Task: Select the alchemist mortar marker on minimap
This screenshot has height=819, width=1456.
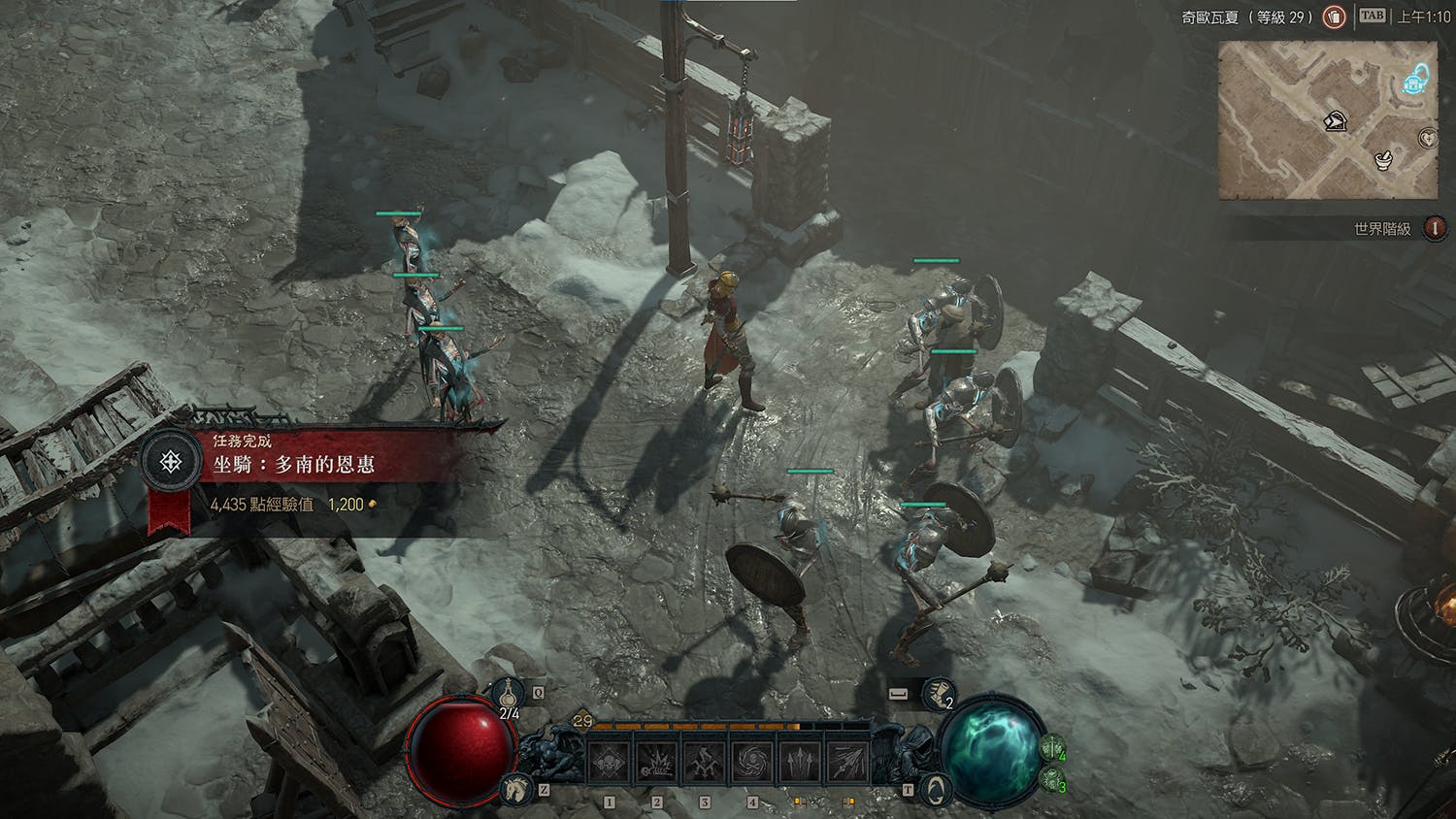Action: 1384,159
